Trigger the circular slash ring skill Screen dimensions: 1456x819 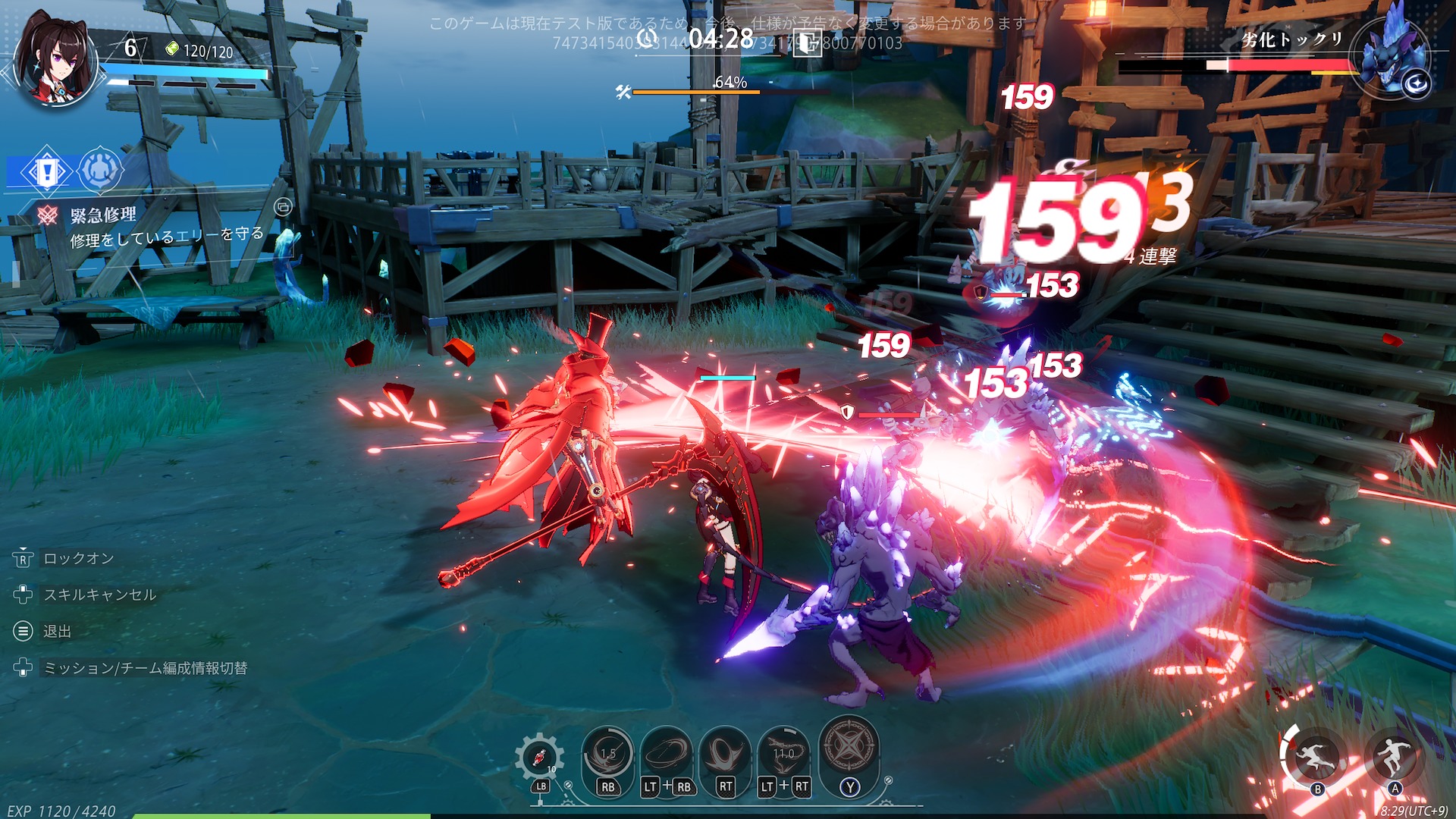667,753
